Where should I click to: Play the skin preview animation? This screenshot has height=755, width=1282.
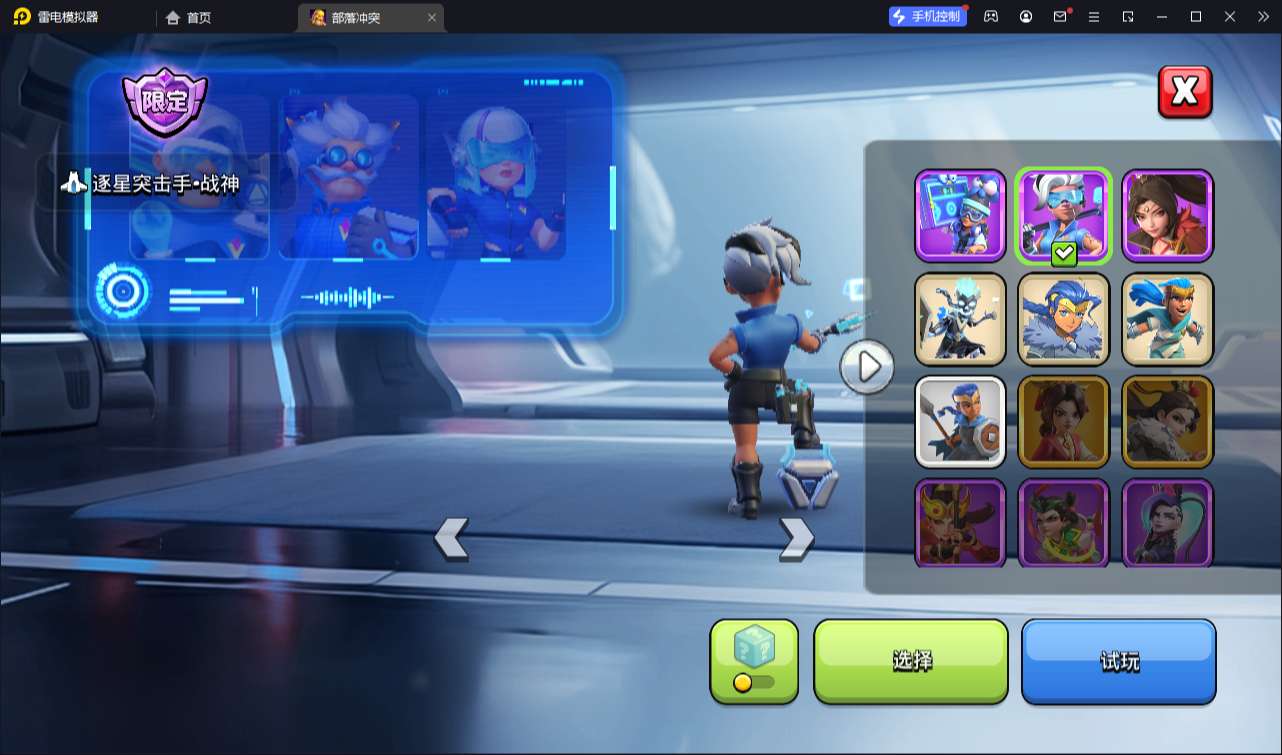867,367
